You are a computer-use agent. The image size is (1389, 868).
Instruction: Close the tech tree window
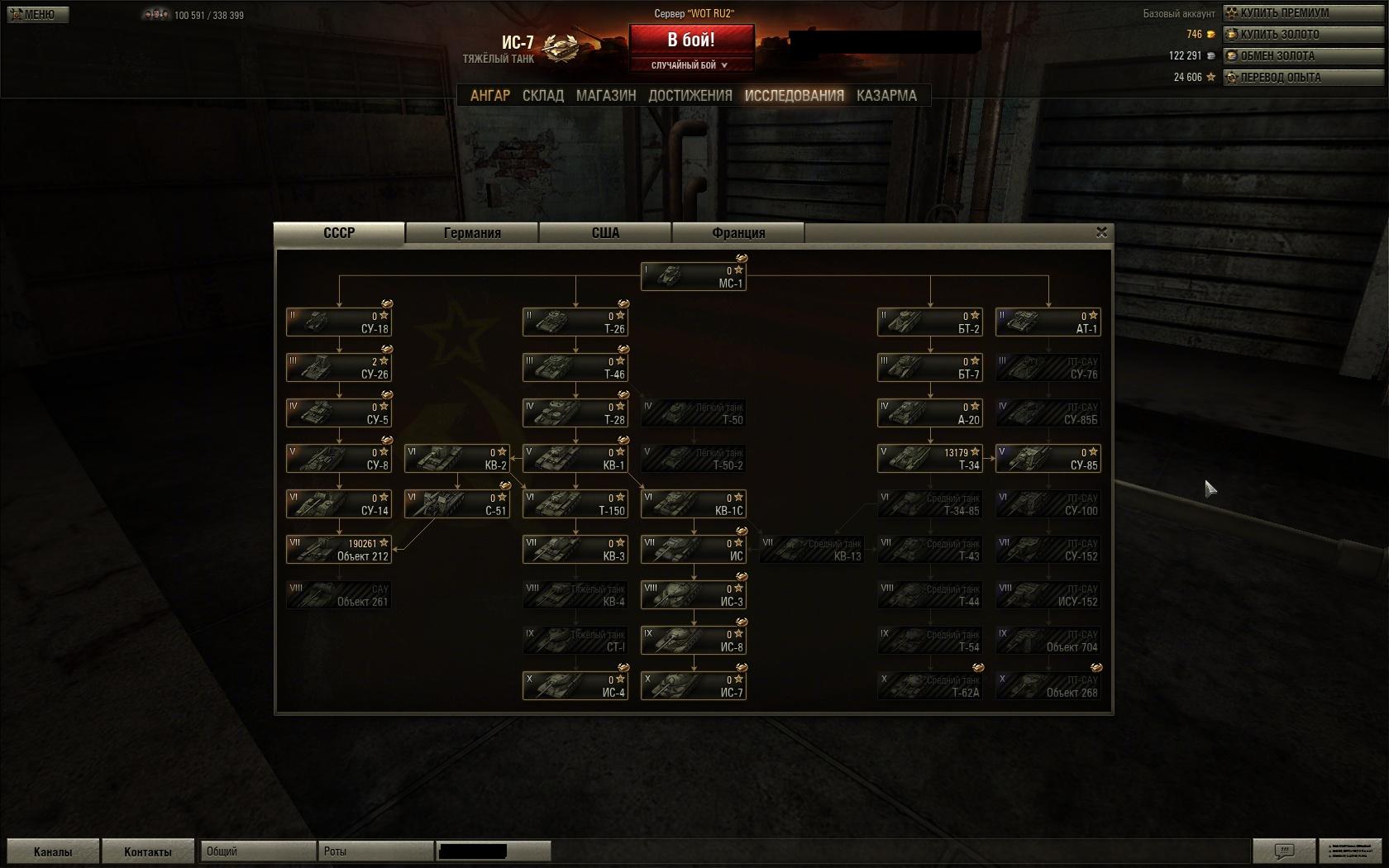1101,232
